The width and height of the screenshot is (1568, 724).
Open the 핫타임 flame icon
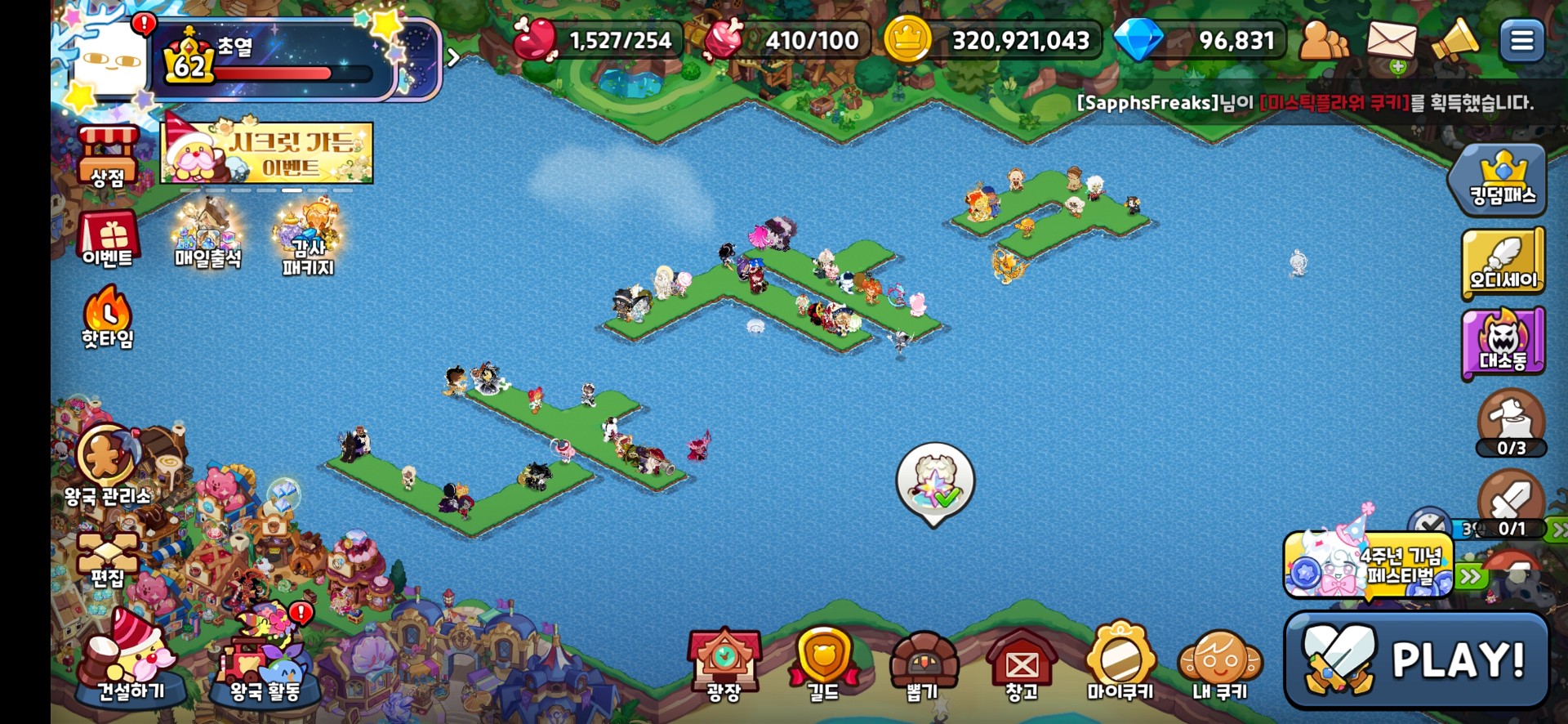(x=107, y=317)
